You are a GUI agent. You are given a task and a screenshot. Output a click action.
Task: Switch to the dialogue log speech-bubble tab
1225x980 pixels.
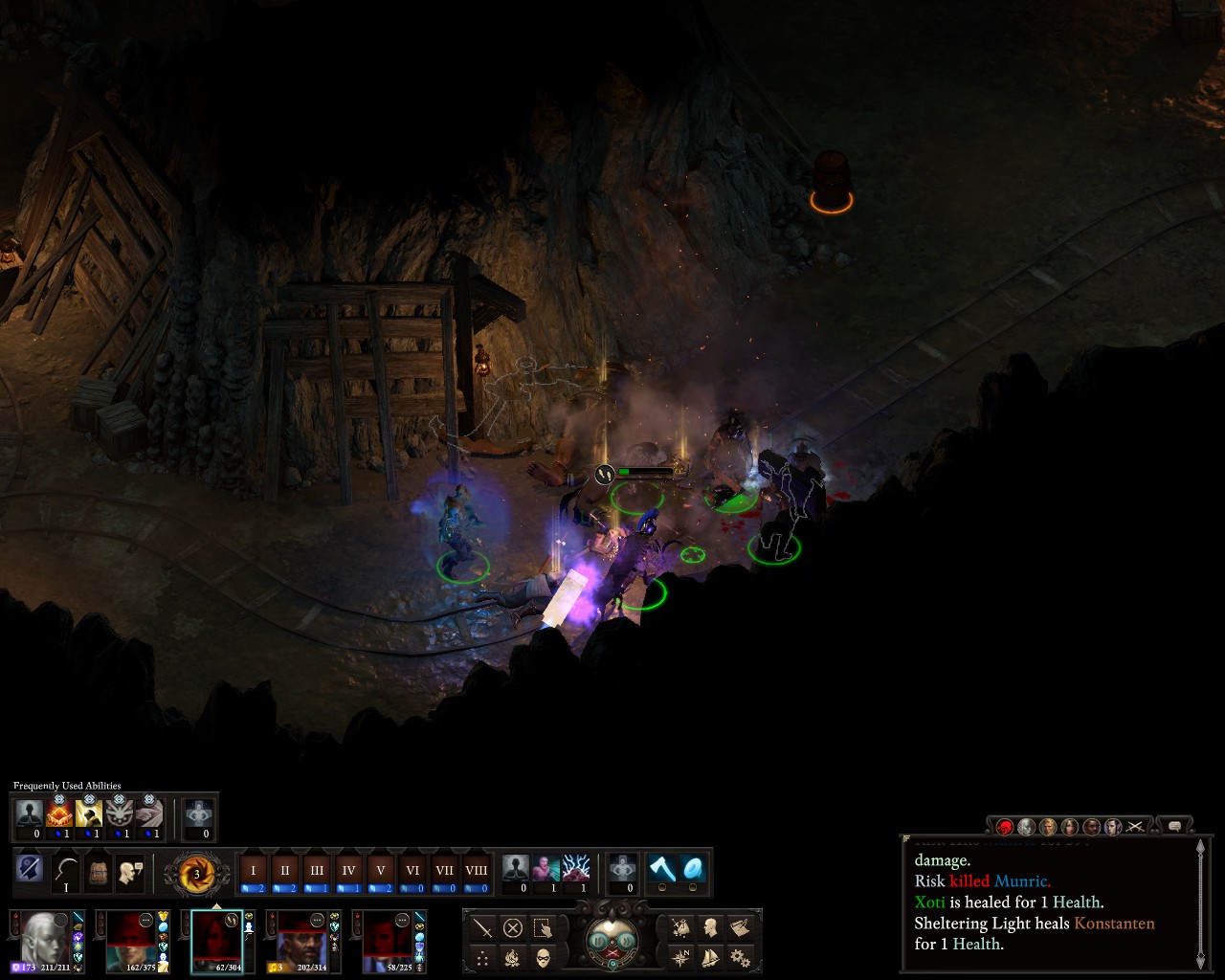tap(1174, 826)
